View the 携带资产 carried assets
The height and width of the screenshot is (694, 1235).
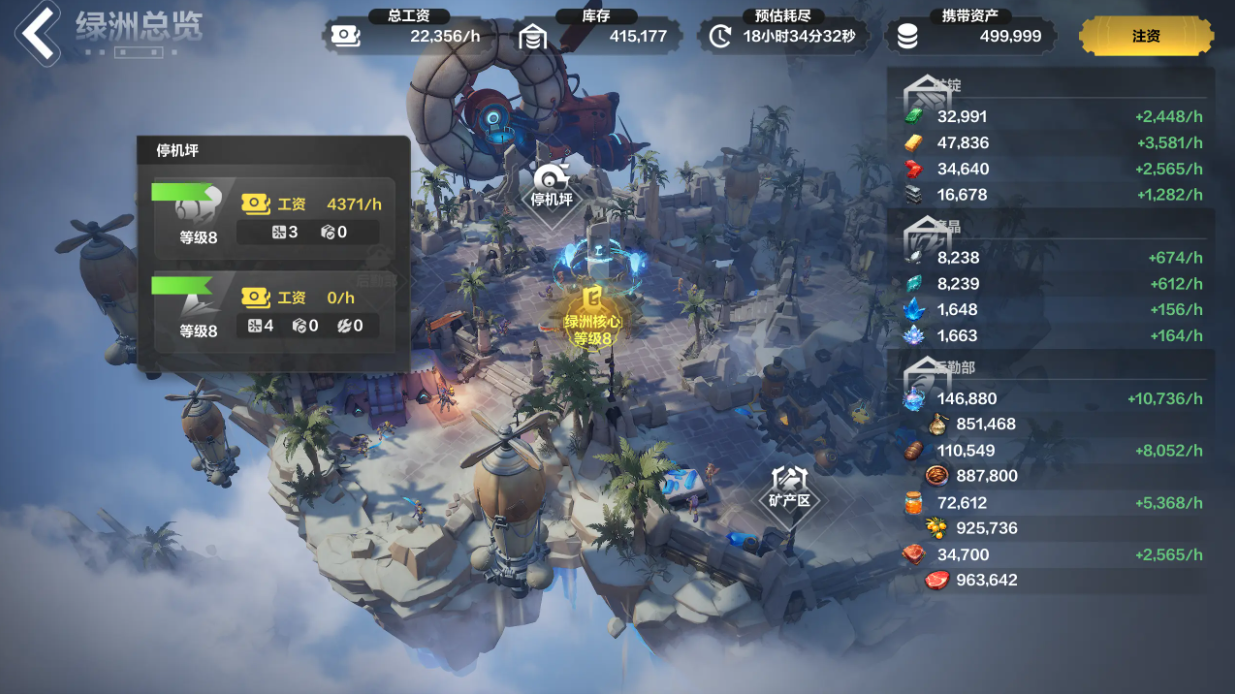tap(968, 36)
